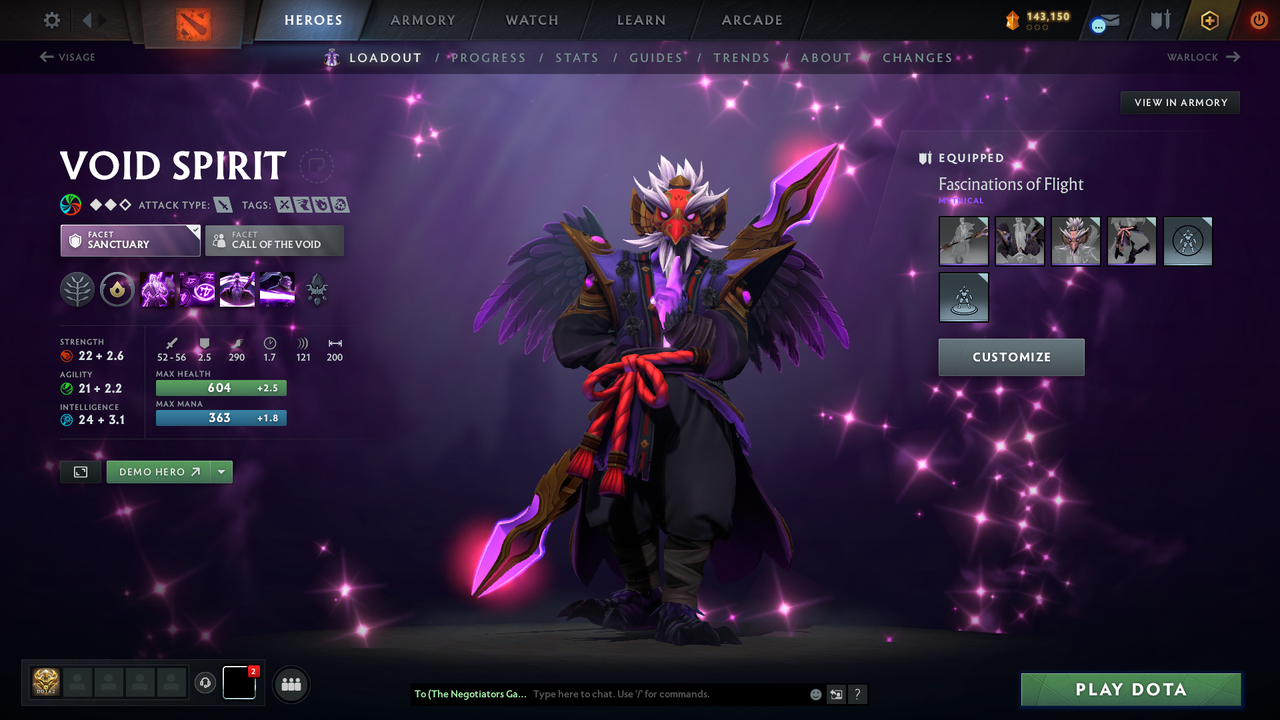This screenshot has height=720, width=1280.
Task: Expand the Demo Hero dropdown arrow
Action: (221, 471)
